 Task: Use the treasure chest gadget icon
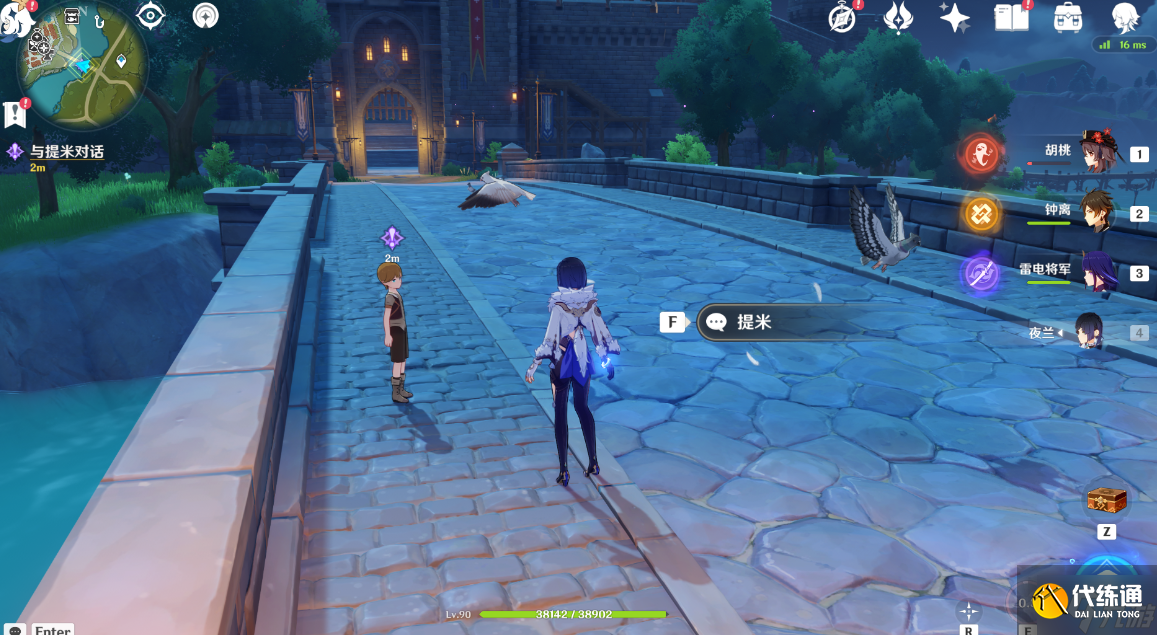tap(1106, 499)
